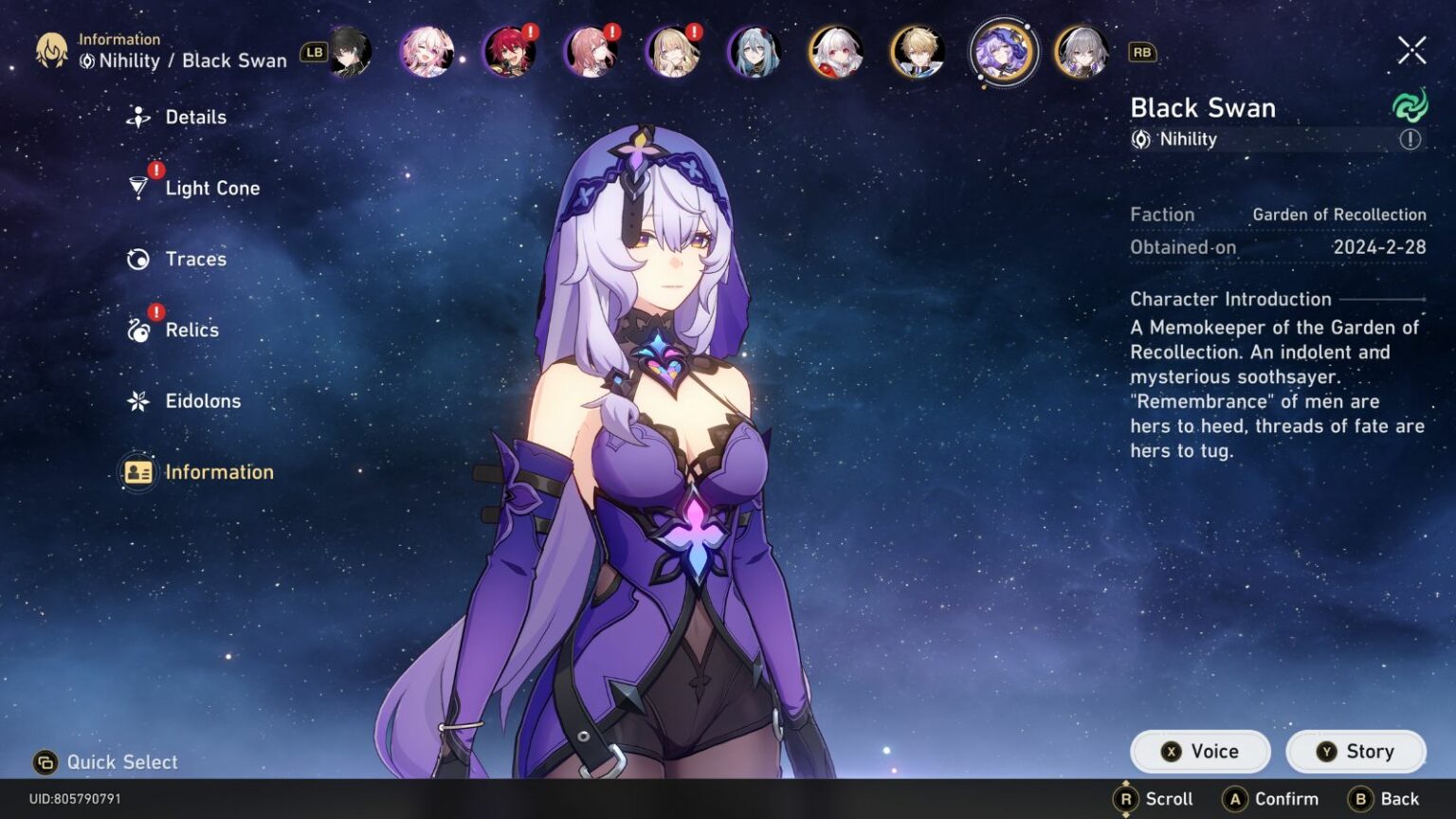Select the Eidolons star icon
Screen dimensions: 1456x819
[x=138, y=401]
